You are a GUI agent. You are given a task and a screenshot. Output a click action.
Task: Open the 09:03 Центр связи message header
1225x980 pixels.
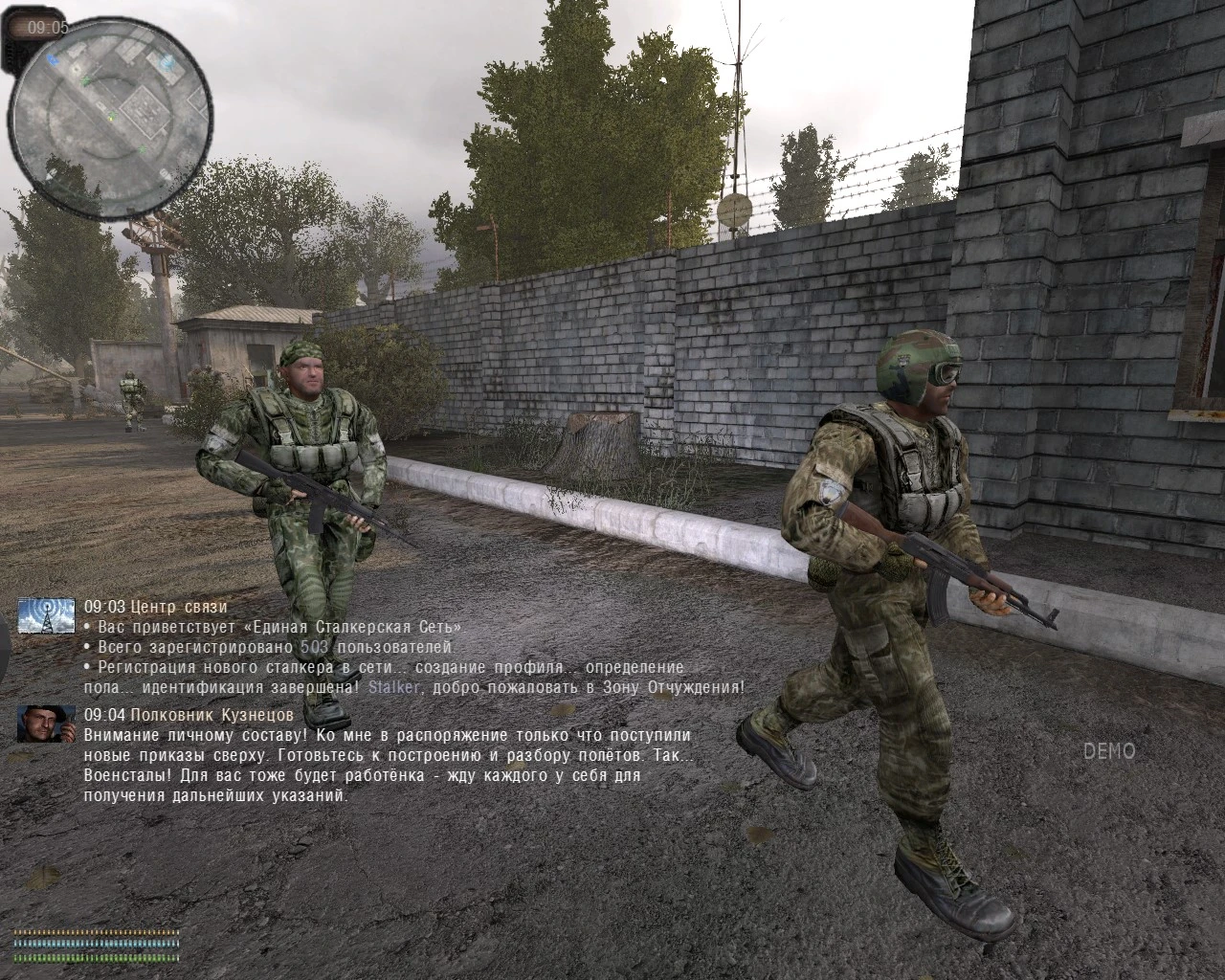click(x=156, y=606)
